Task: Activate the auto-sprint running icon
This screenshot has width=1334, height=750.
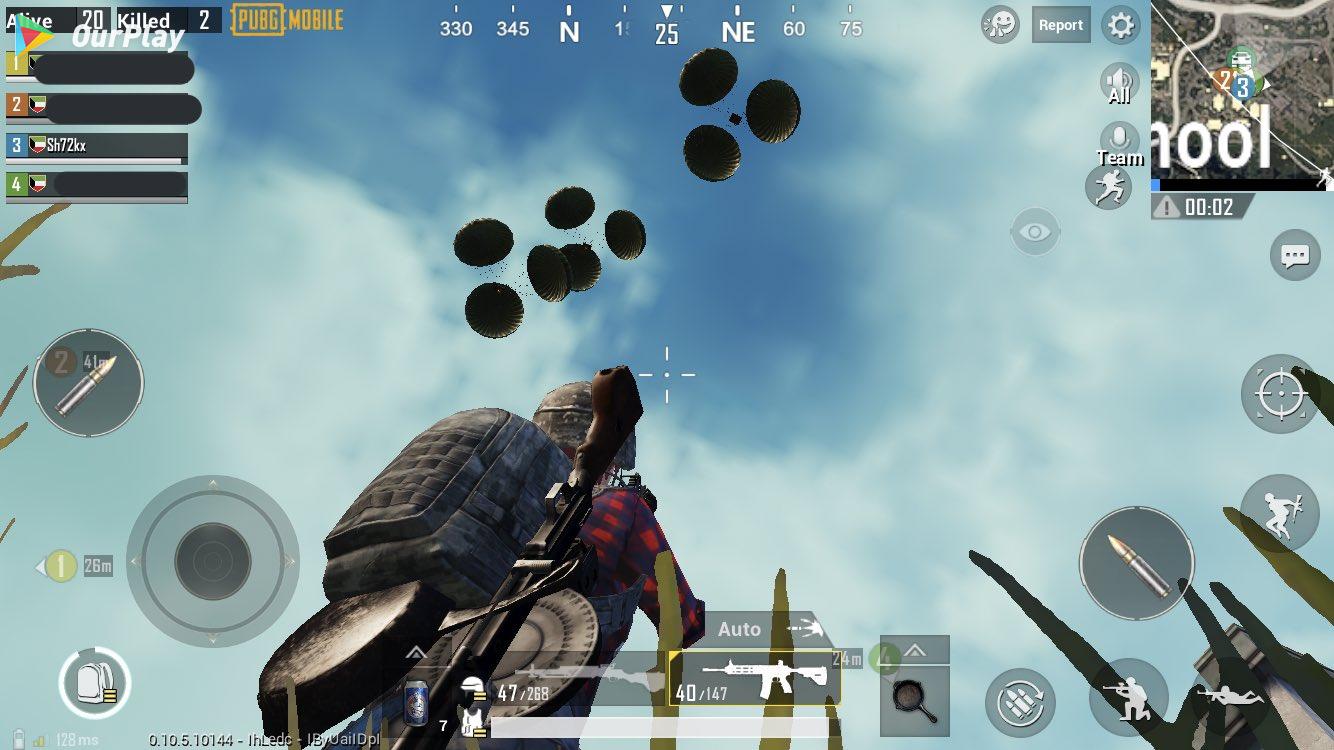Action: tap(1108, 187)
